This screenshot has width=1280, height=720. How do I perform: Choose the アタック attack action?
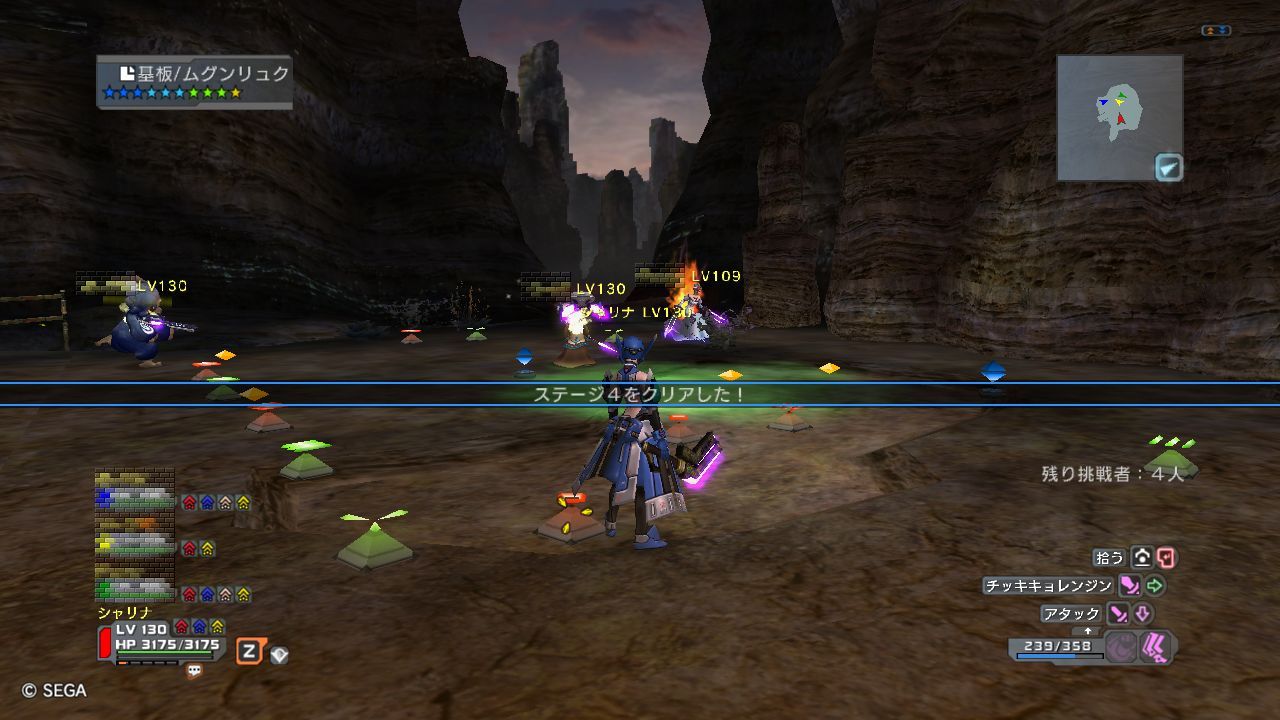point(1071,613)
